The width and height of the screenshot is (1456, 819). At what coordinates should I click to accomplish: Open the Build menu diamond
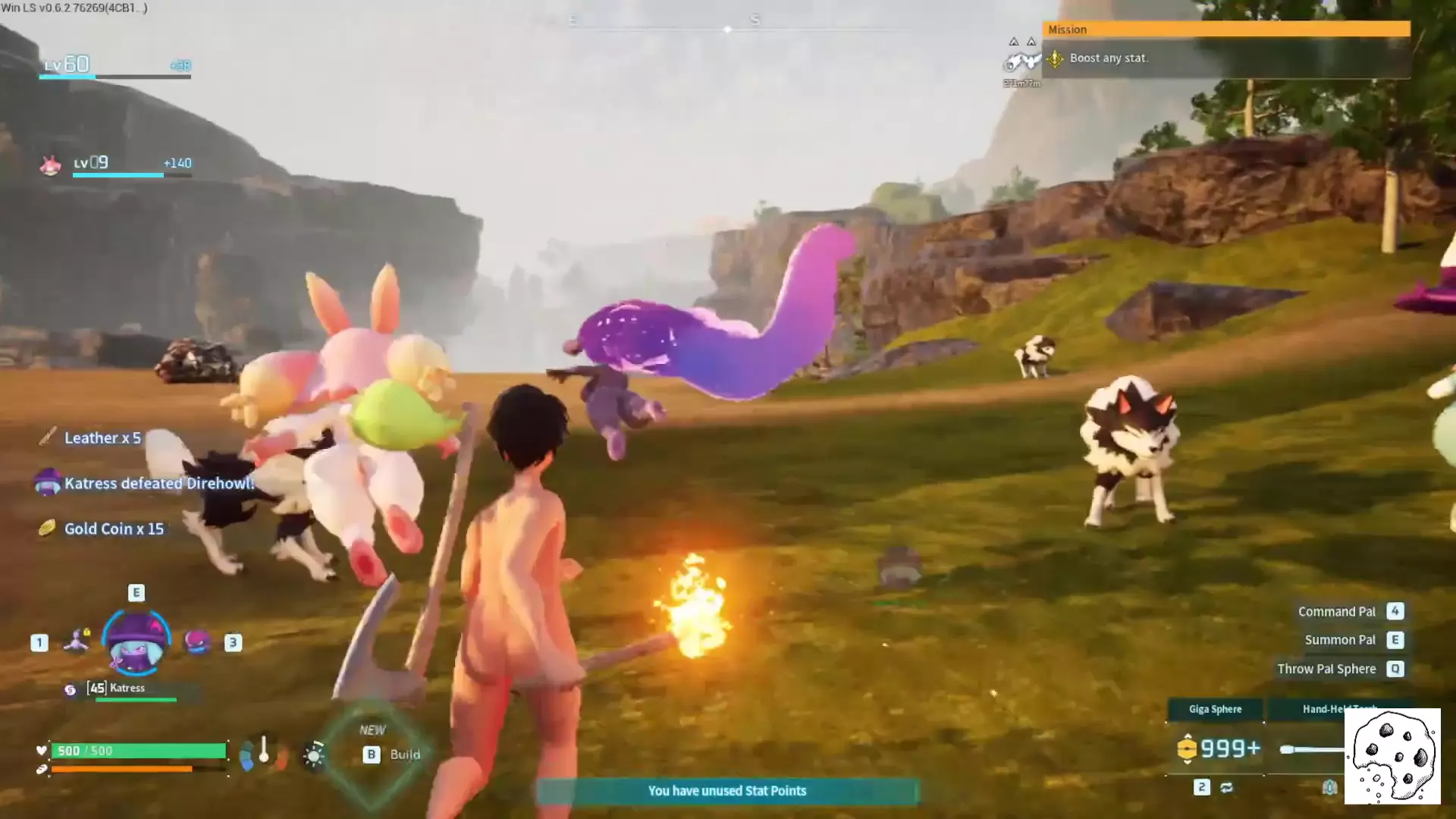[x=372, y=753]
